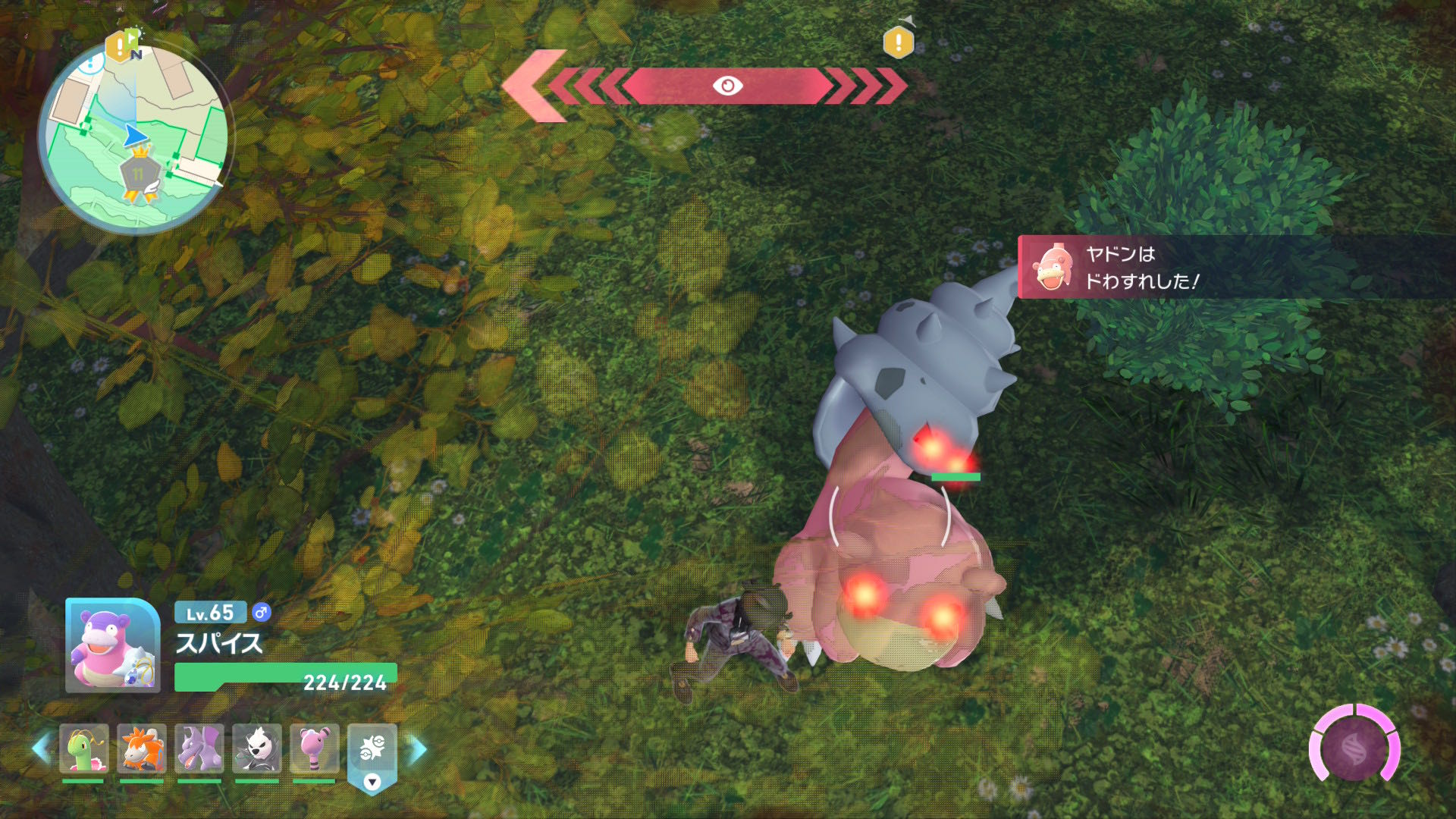The image size is (1456, 819).
Task: Switch to Camerupt in the party bar
Action: pyautogui.click(x=141, y=748)
